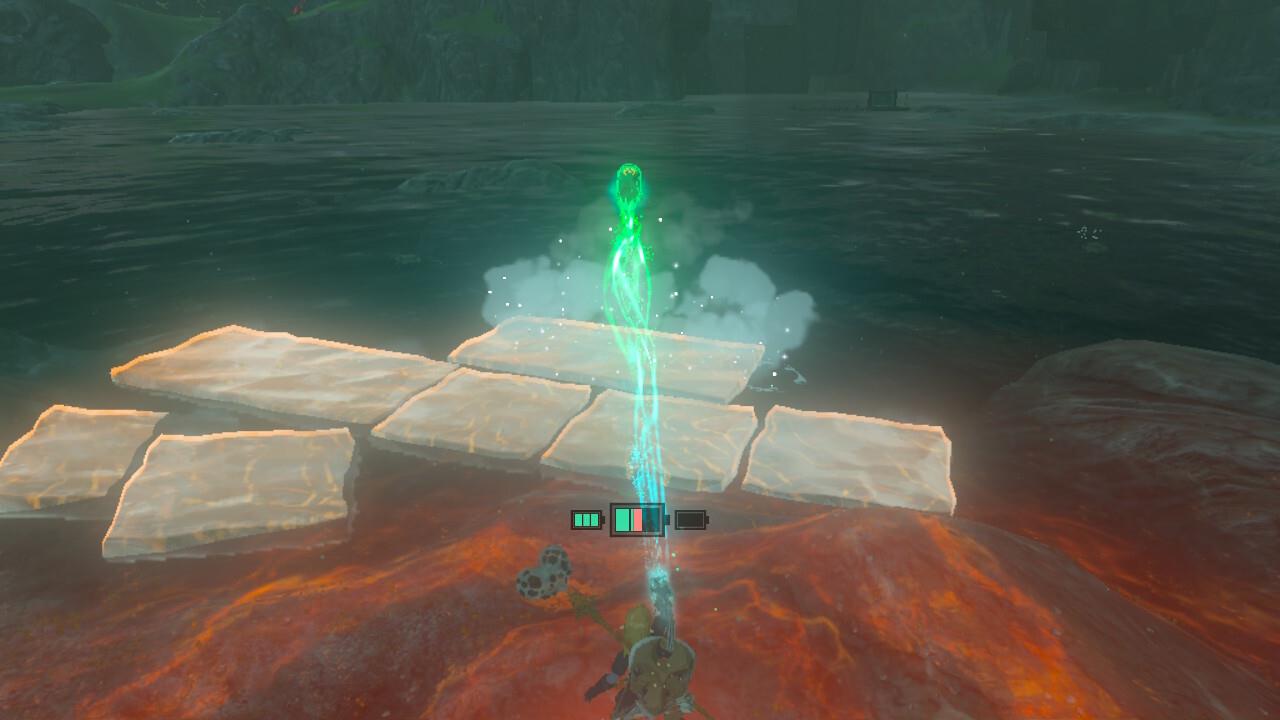Click the center Zonai energy battery icon
The image size is (1280, 720).
637,520
